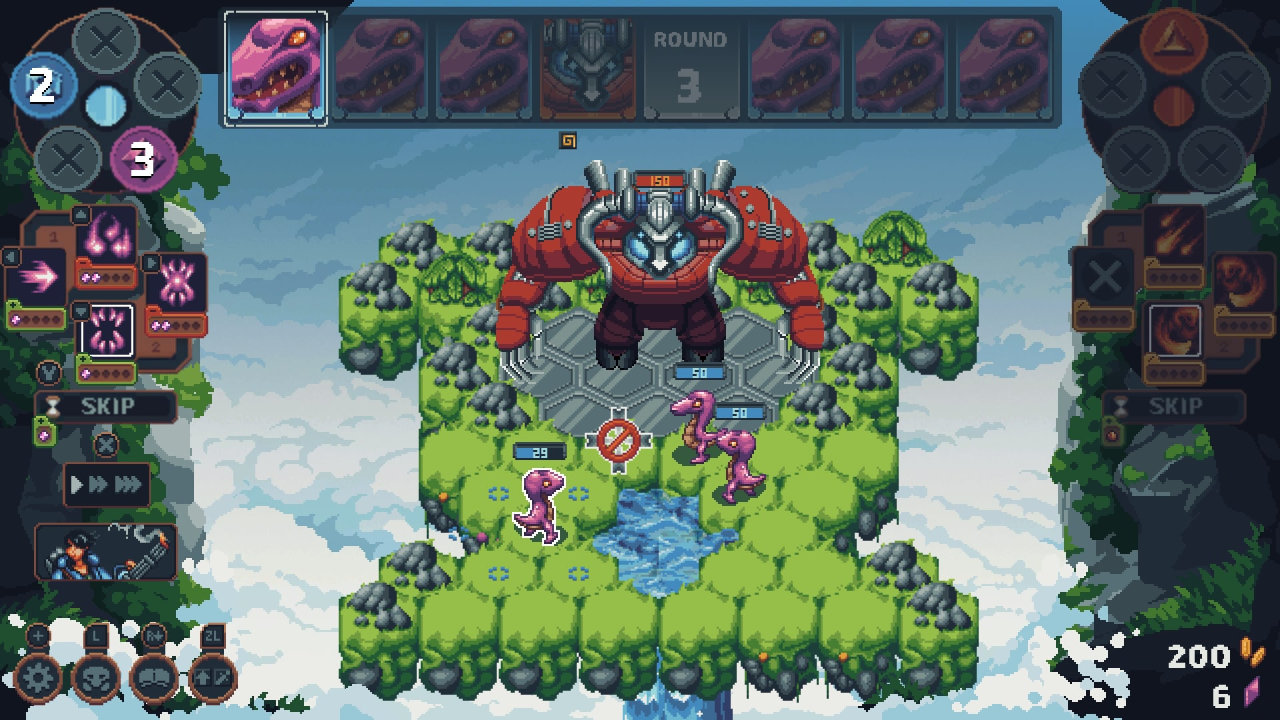Open the book manual icon

(x=155, y=678)
